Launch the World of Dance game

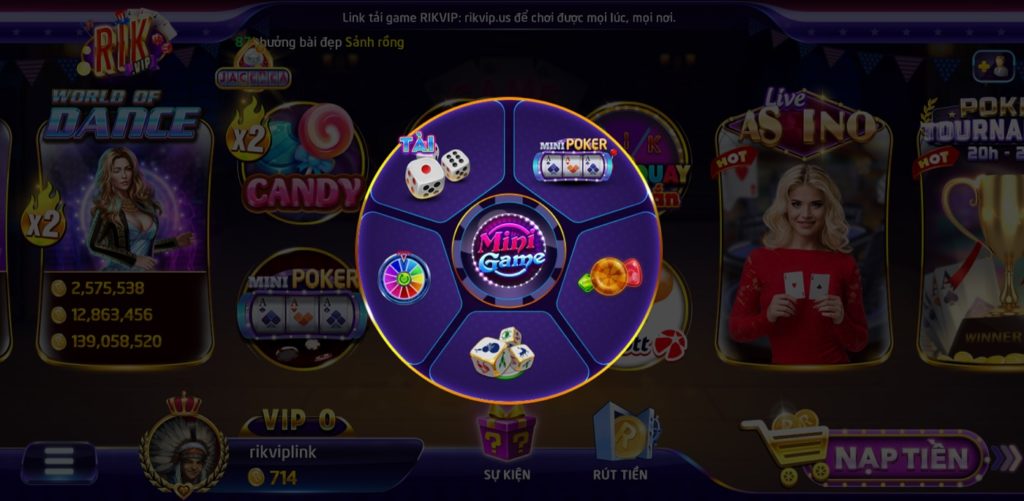[122, 220]
